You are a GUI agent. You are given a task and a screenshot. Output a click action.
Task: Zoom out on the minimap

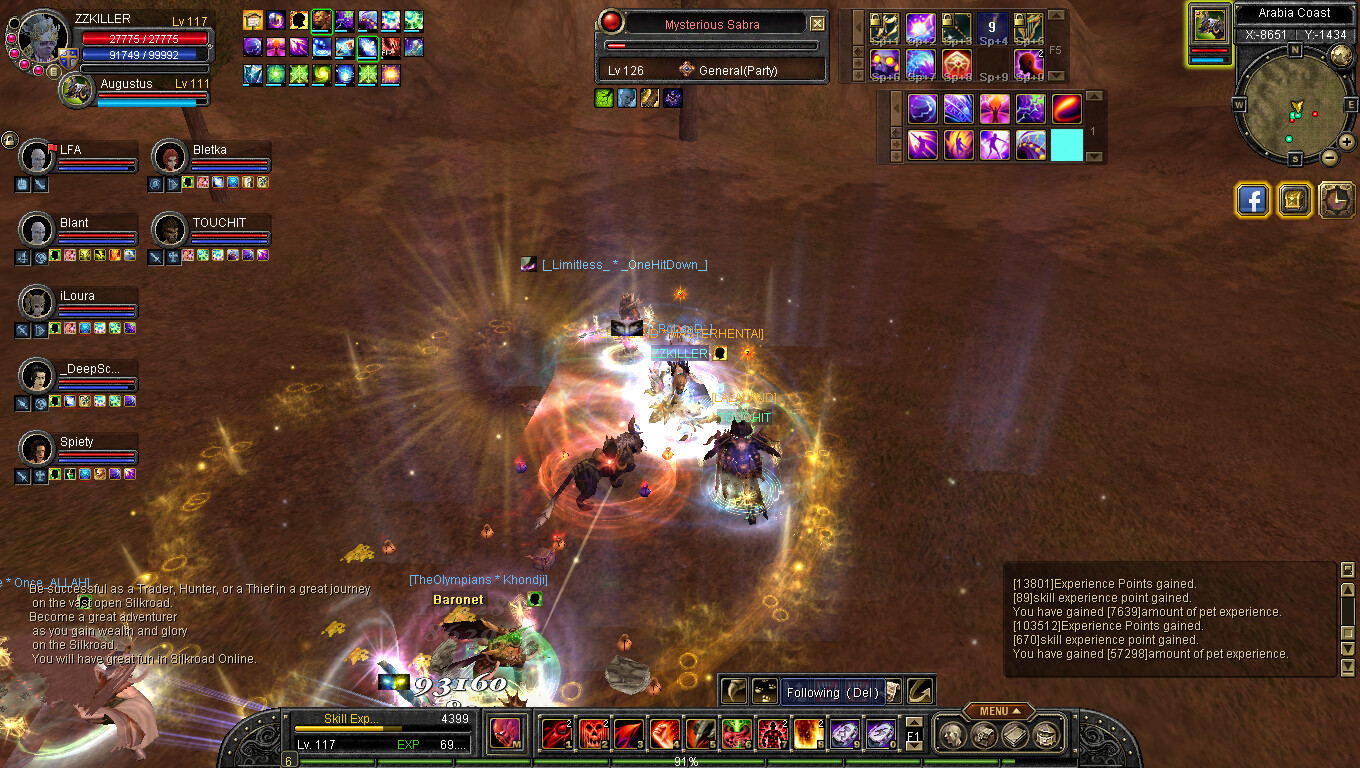1329,157
